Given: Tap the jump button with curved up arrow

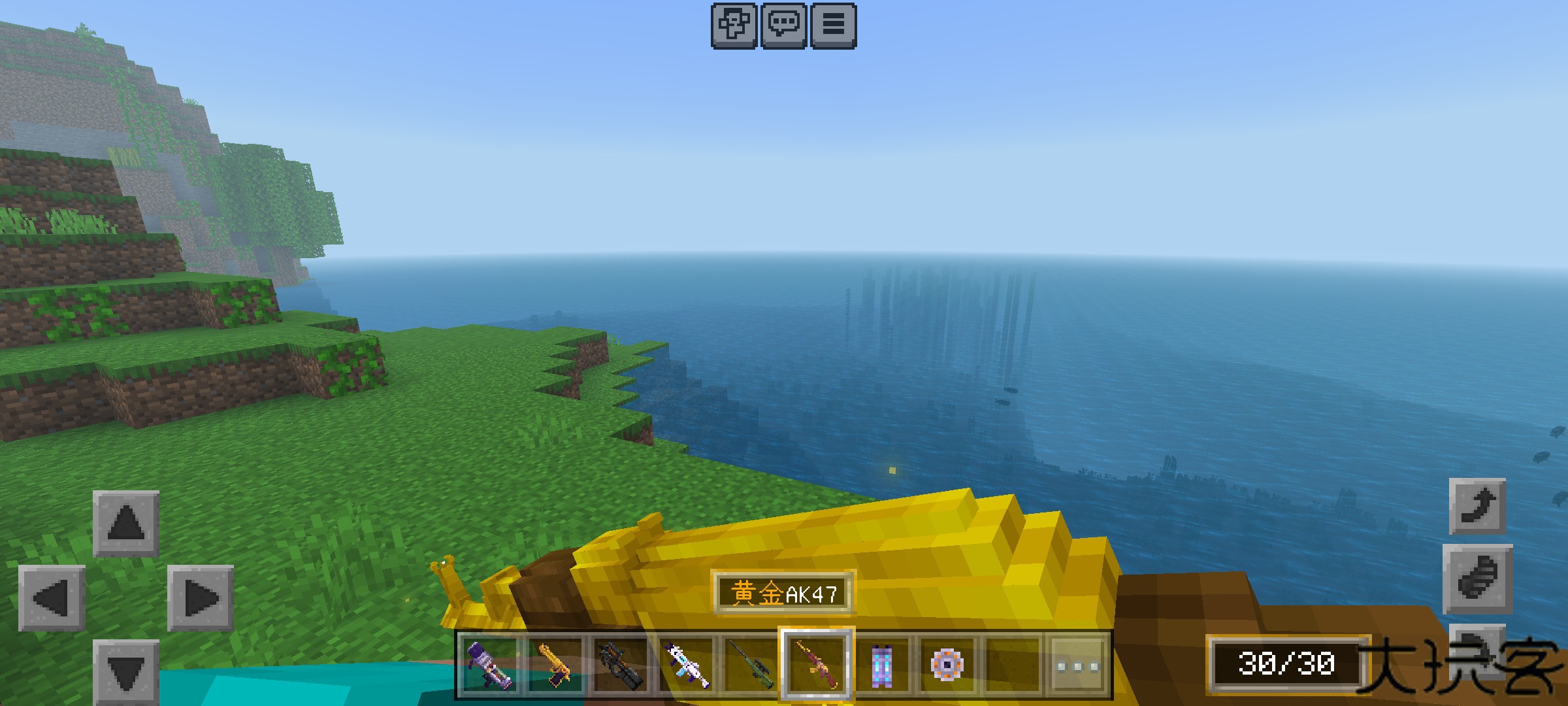Looking at the screenshot, I should click(1477, 507).
